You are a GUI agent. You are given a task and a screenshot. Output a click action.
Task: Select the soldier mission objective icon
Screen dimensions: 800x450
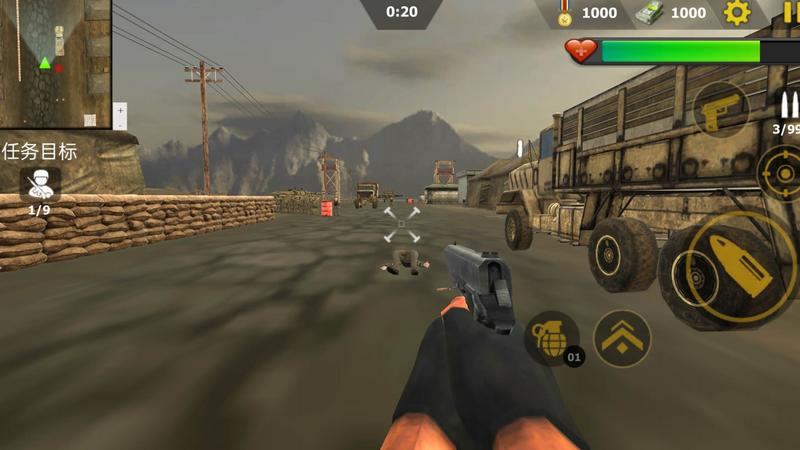(x=40, y=183)
